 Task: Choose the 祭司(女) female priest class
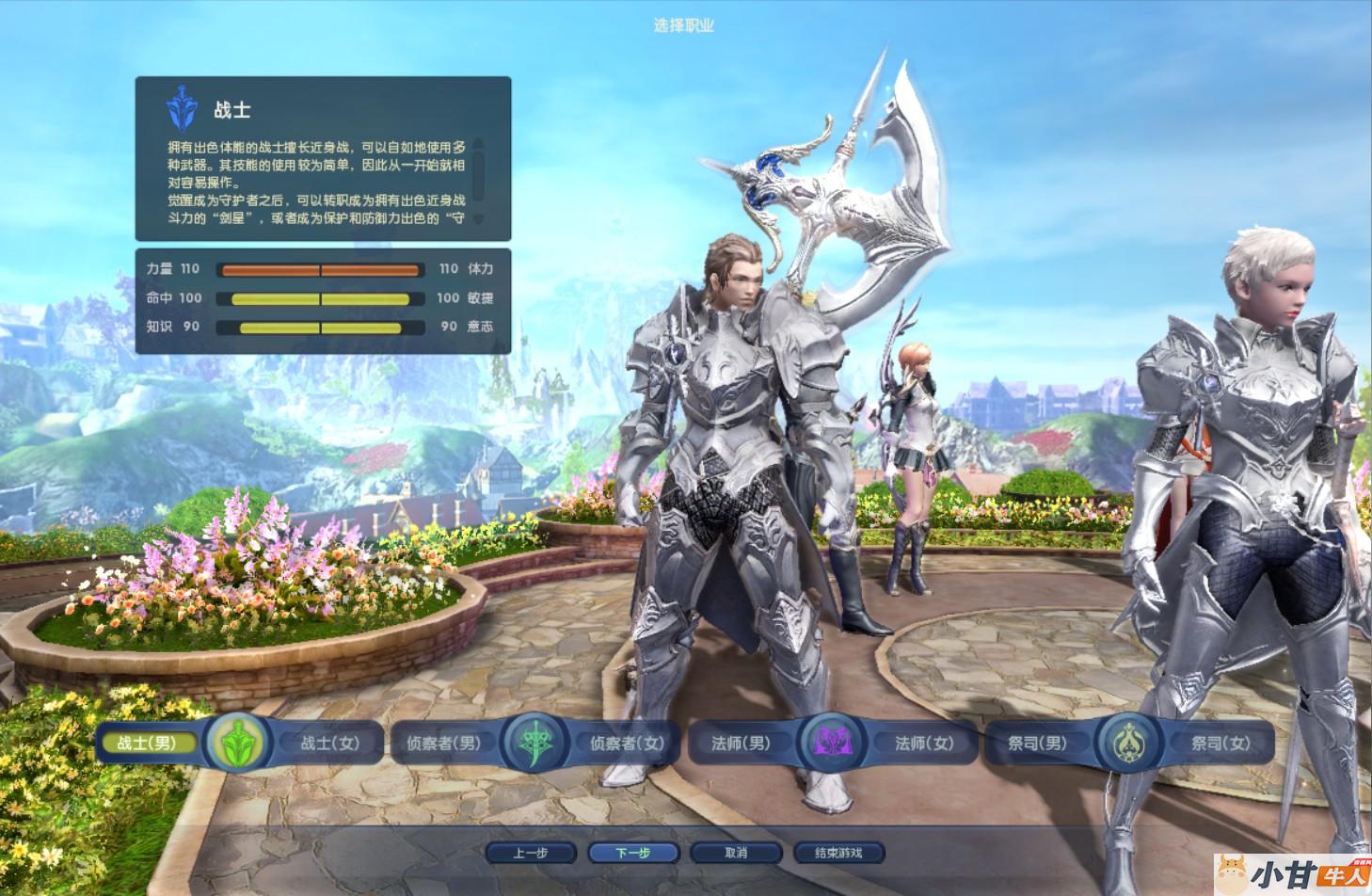pos(1220,744)
